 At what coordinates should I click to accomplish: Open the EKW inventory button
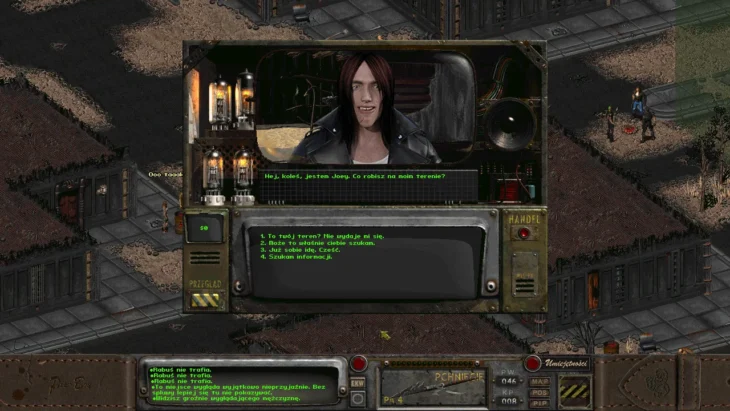[358, 383]
